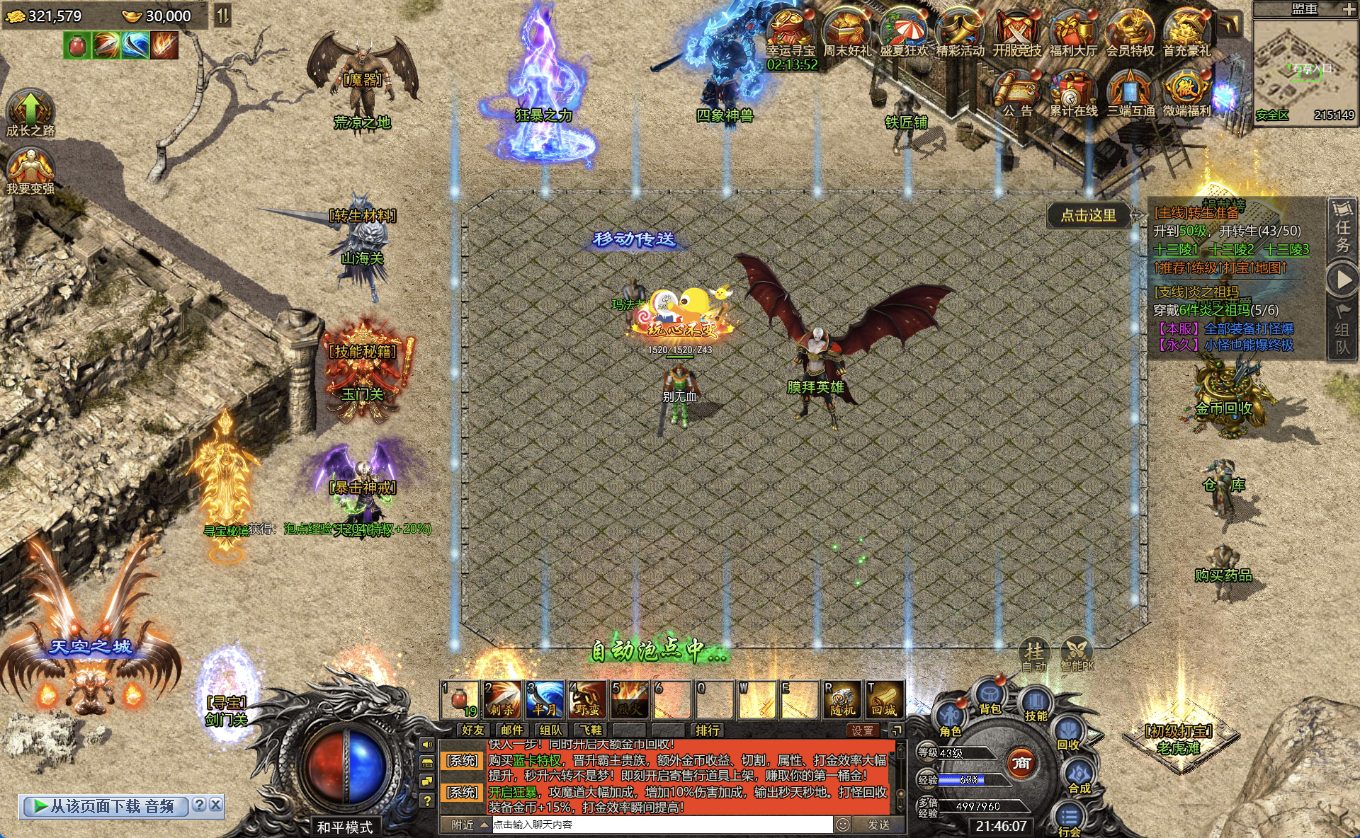Select the 我要变强 get-stronger icon
The width and height of the screenshot is (1360, 838).
coord(30,168)
